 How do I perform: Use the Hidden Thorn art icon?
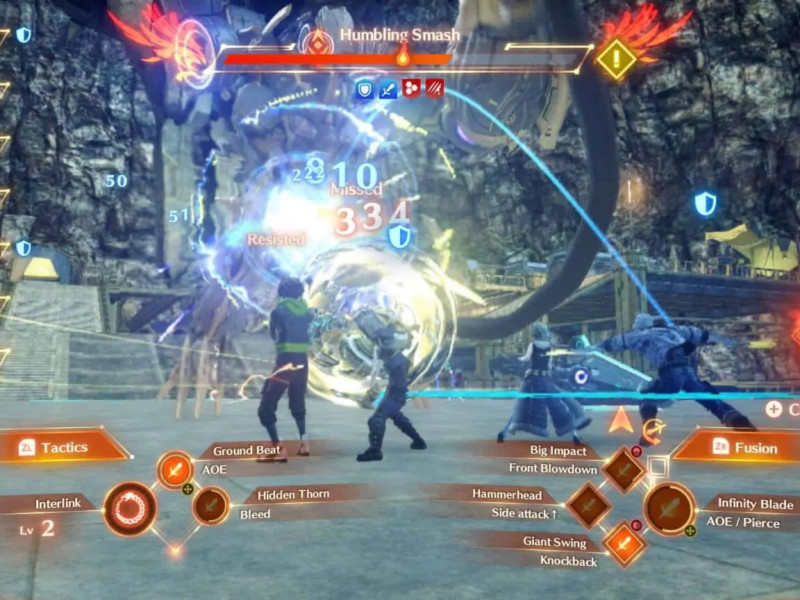click(x=210, y=506)
